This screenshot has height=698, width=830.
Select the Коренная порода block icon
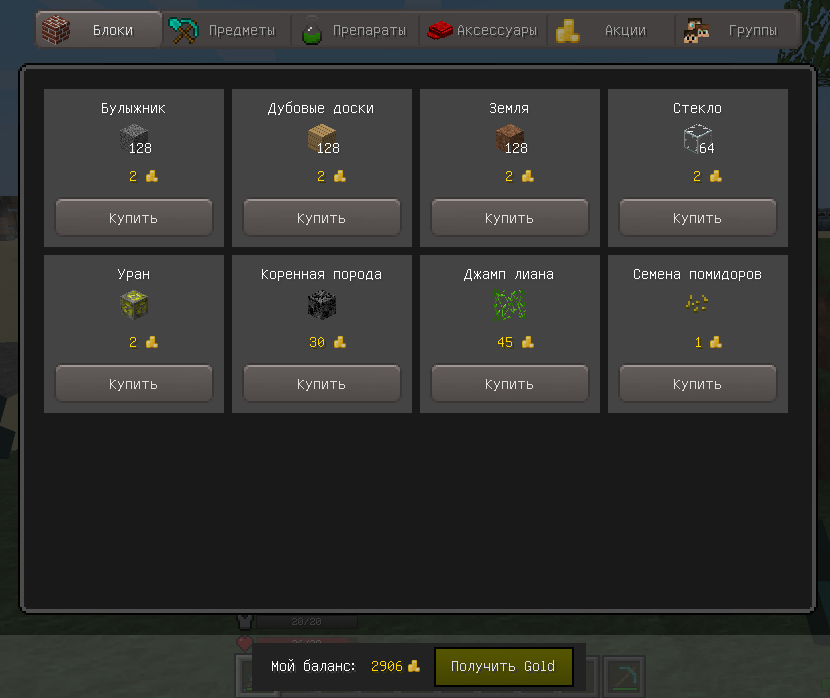click(321, 305)
